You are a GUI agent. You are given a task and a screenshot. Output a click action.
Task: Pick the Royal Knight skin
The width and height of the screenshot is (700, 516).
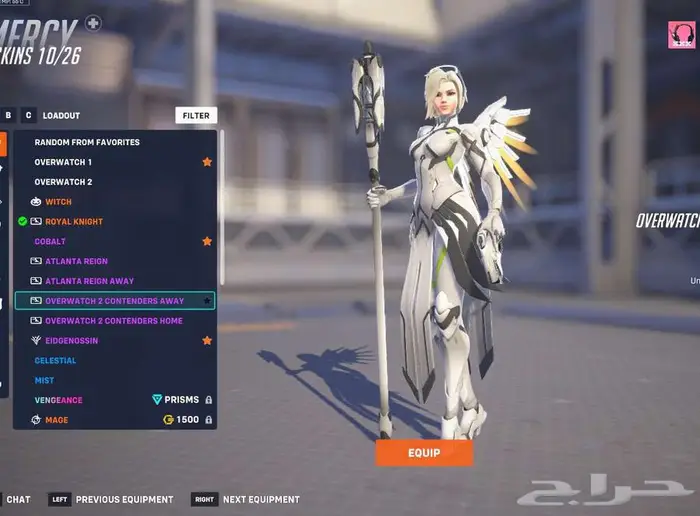(x=74, y=221)
